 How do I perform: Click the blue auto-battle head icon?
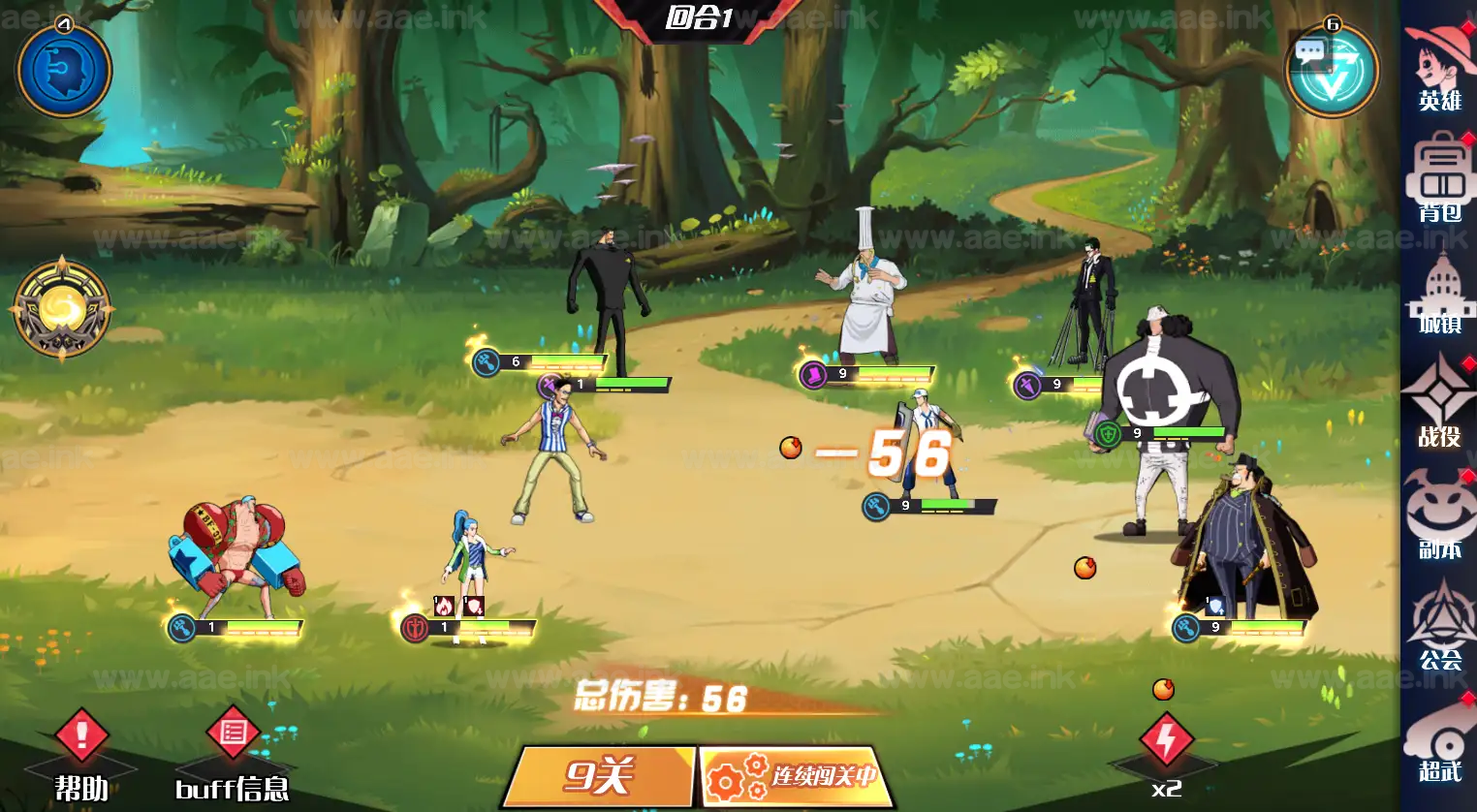coord(64,70)
